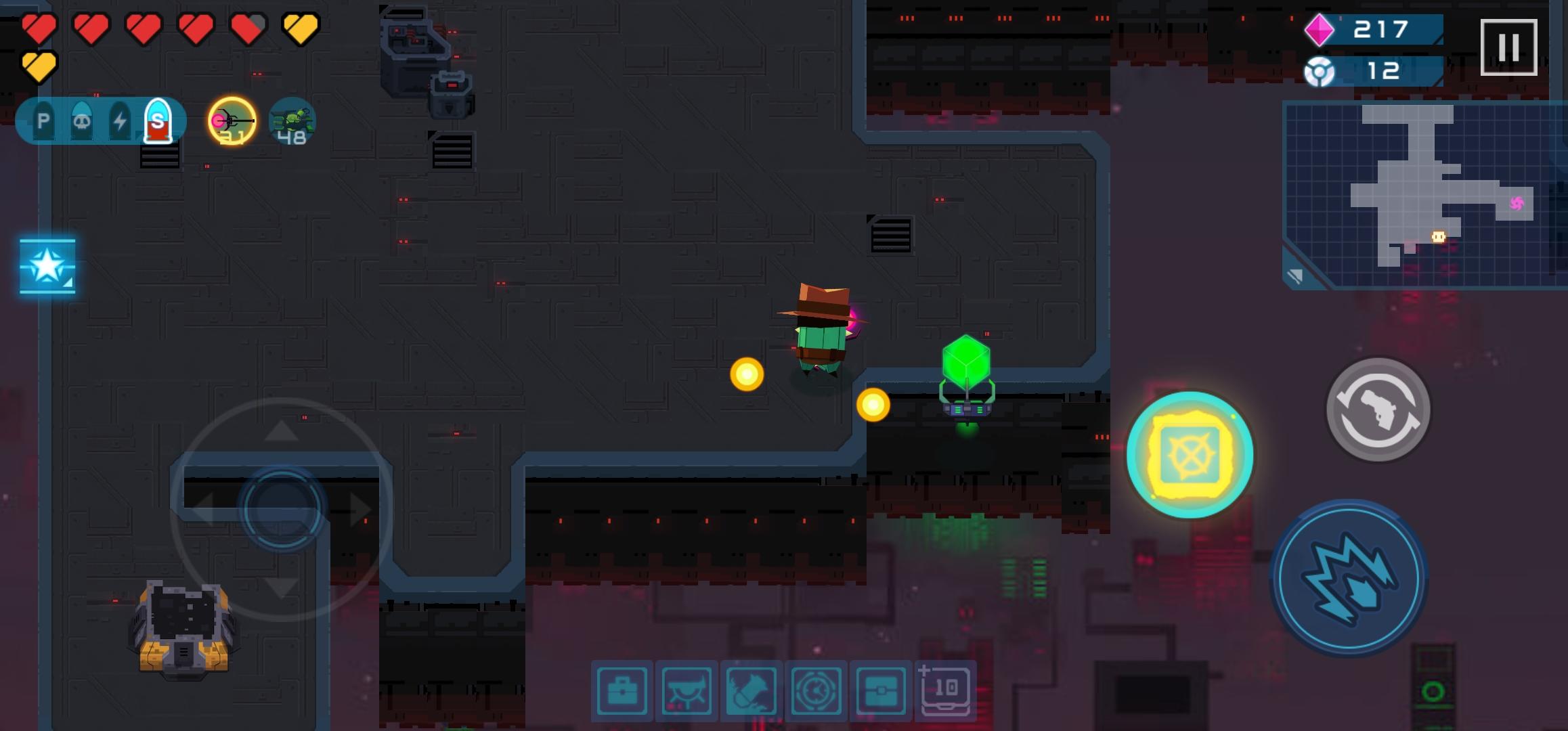Click the blue star teleporter pad
Image resolution: width=1568 pixels, height=731 pixels.
pos(47,267)
